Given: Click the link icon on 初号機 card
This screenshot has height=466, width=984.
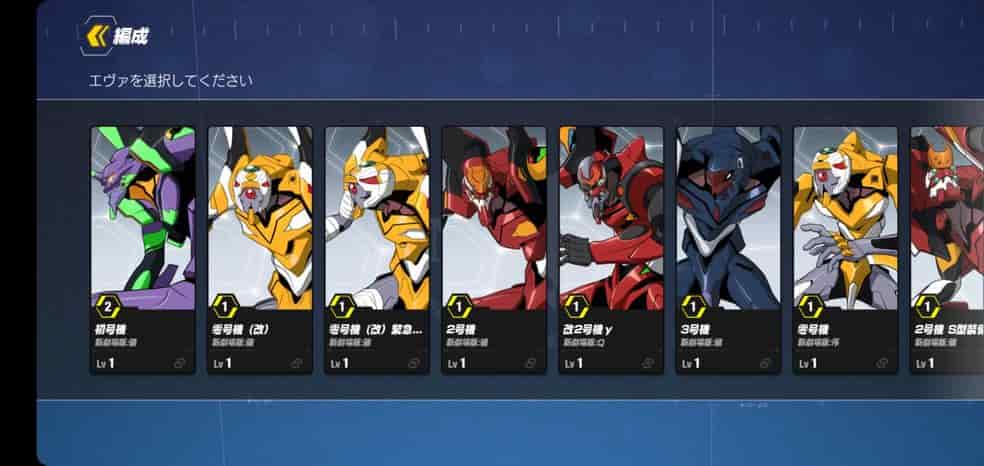Looking at the screenshot, I should tap(180, 364).
